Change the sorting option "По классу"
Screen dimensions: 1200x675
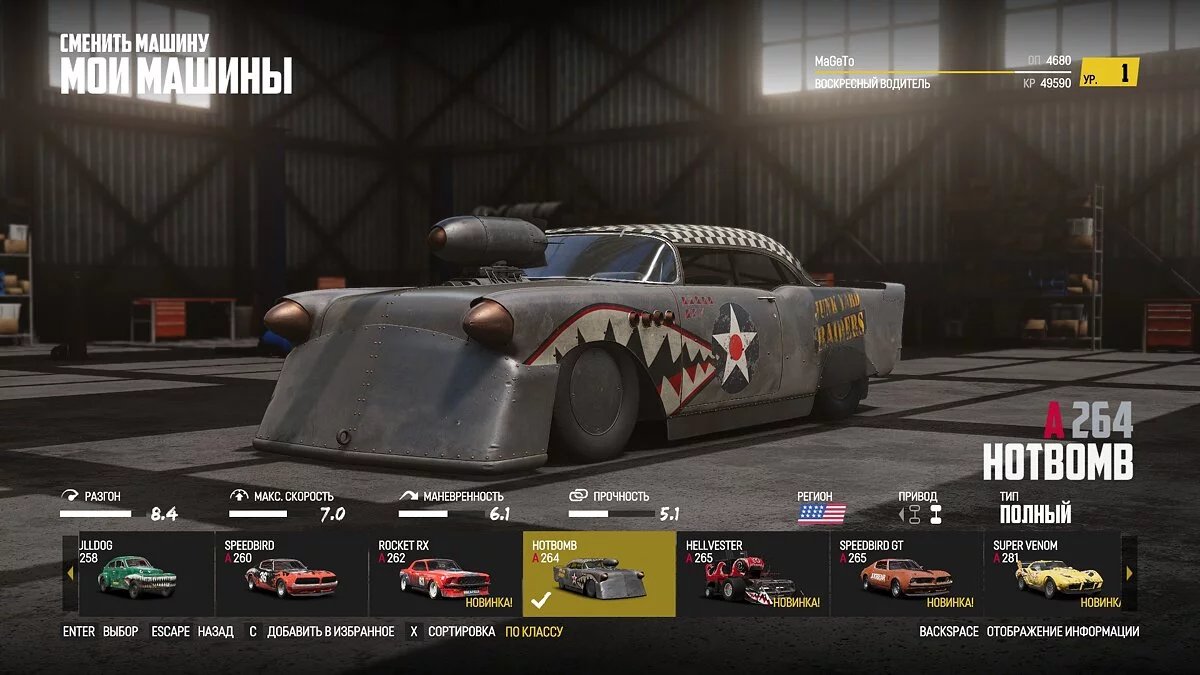coord(533,632)
